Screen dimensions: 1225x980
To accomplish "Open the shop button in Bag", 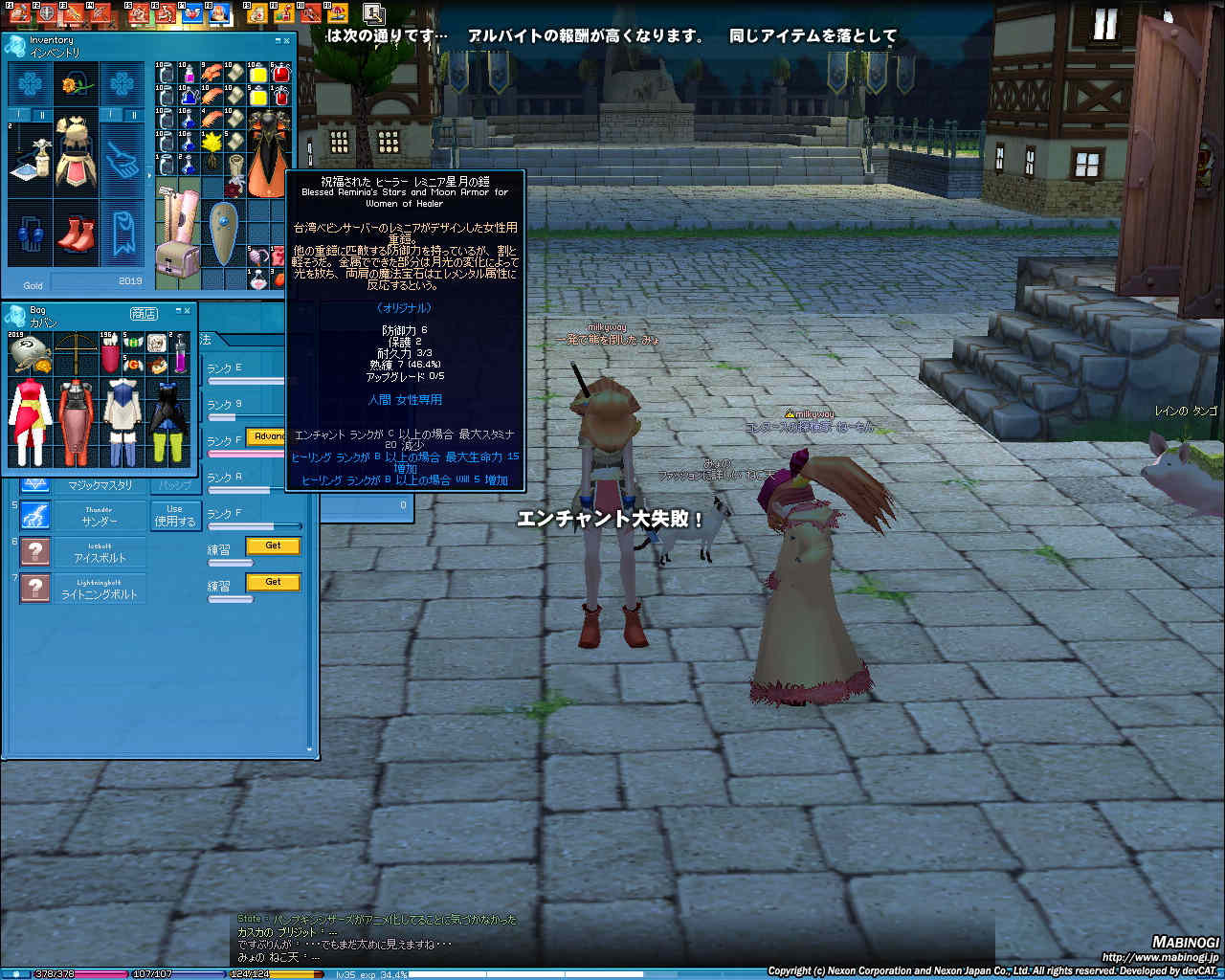I will (x=144, y=313).
